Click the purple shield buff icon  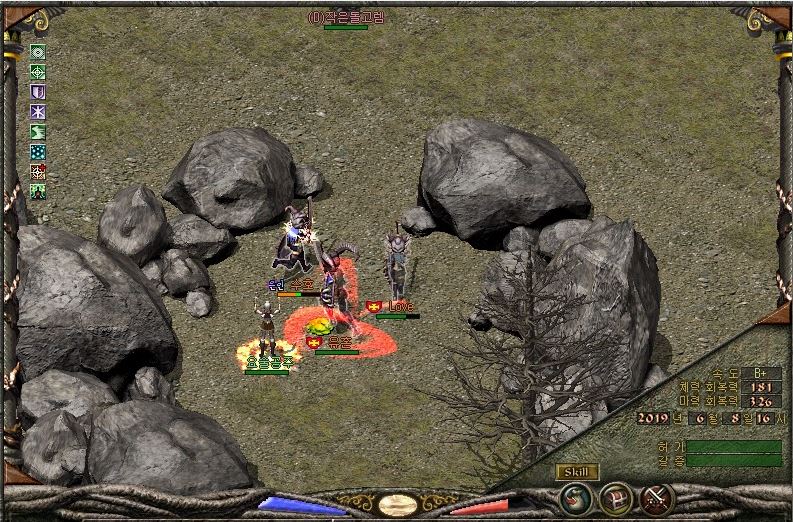(x=38, y=92)
